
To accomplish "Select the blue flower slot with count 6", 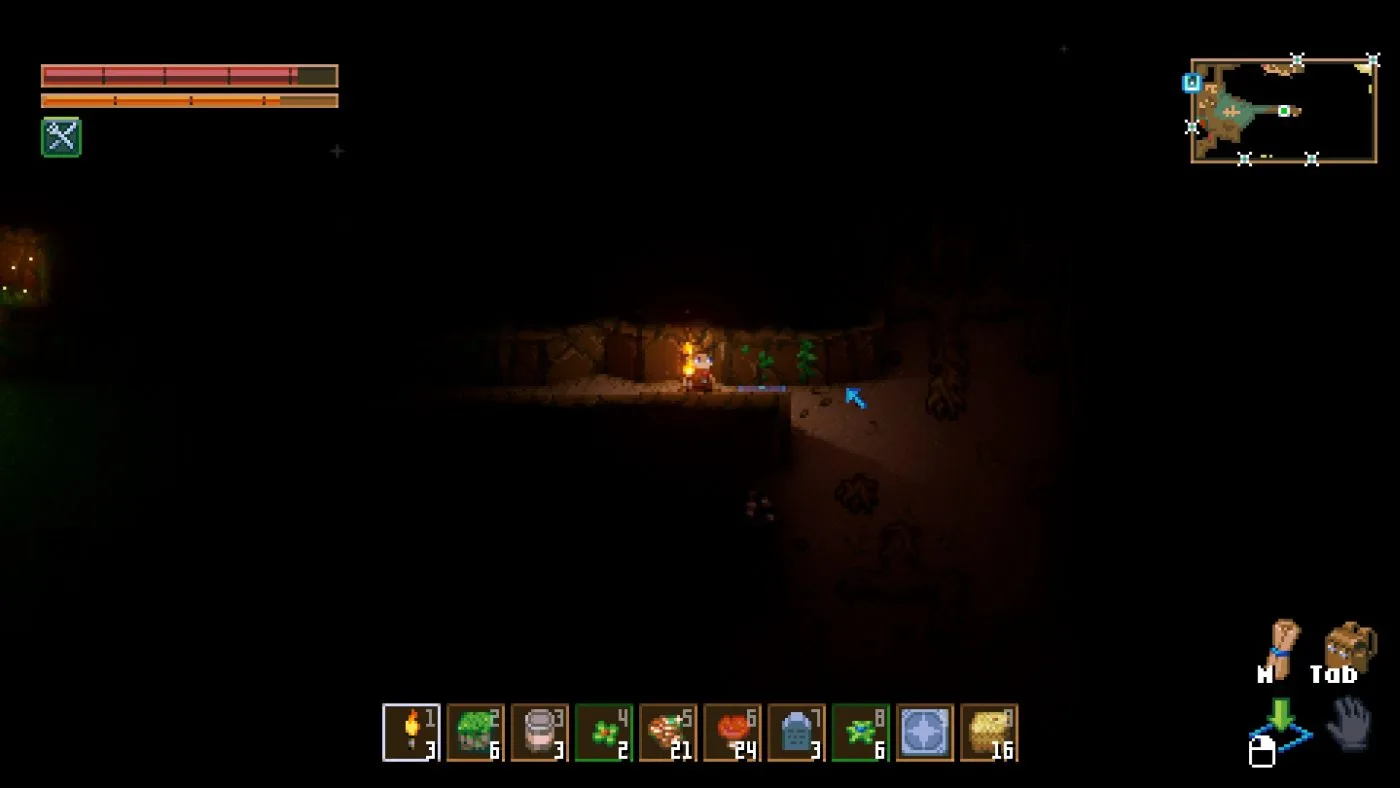I will coord(860,732).
